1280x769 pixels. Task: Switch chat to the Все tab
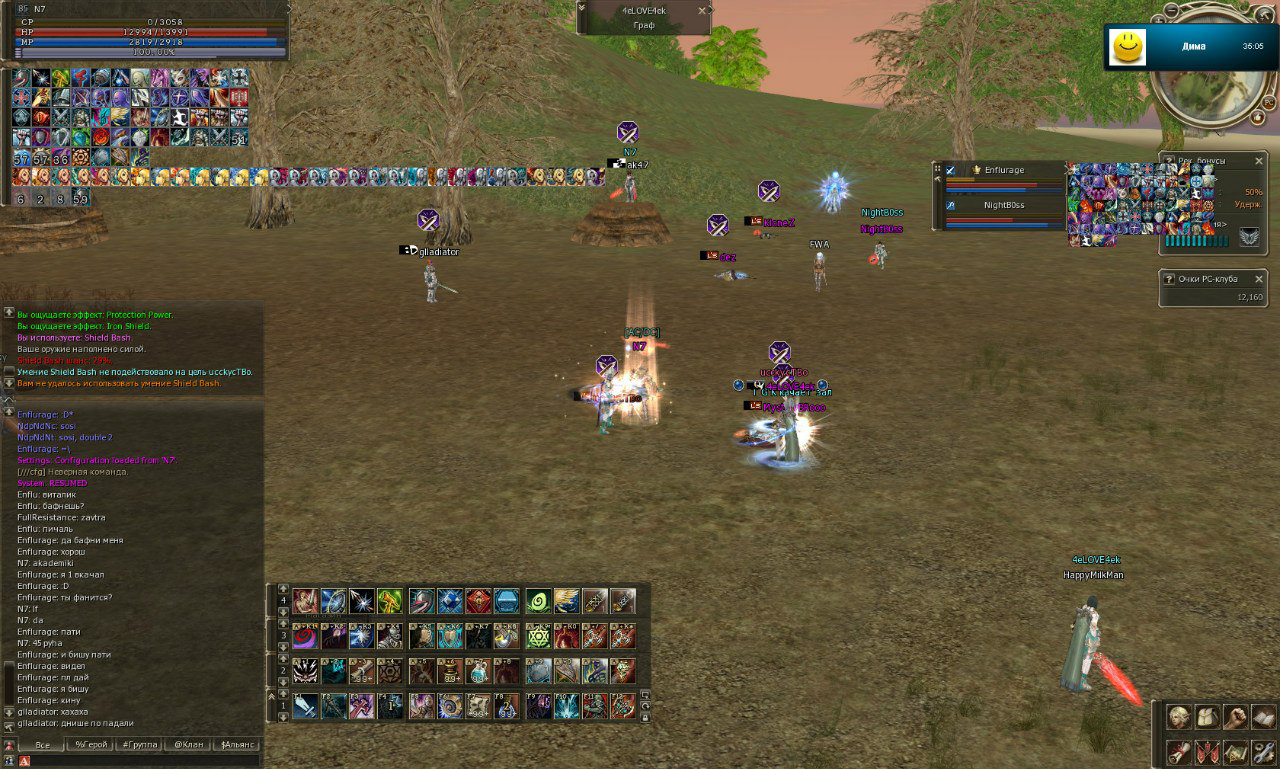(42, 745)
